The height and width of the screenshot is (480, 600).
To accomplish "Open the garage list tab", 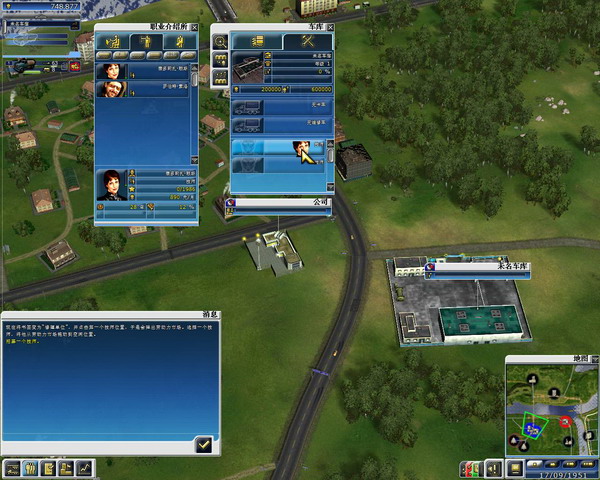I will 255,42.
